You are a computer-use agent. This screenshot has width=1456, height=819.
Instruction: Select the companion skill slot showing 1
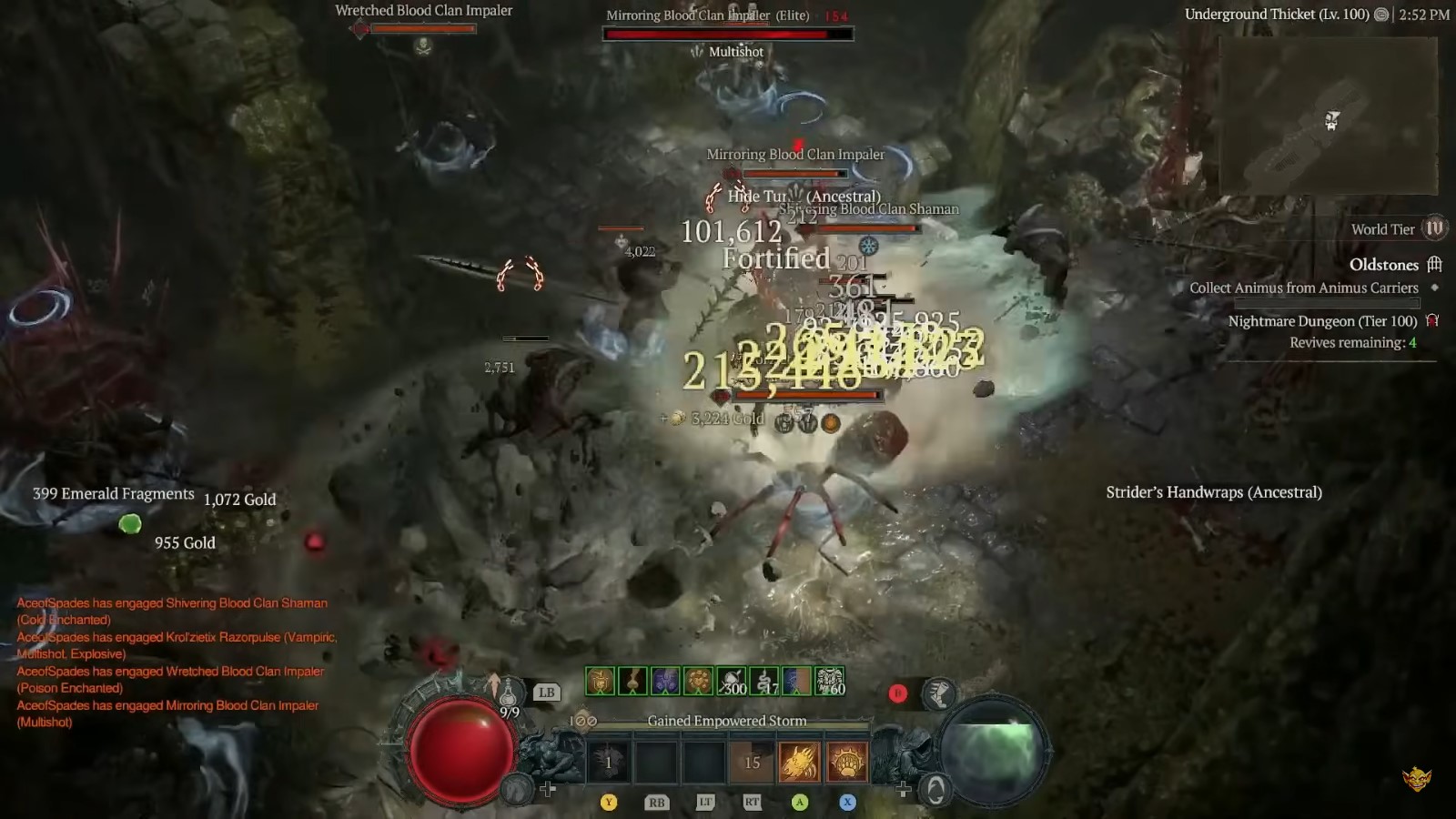click(x=608, y=763)
